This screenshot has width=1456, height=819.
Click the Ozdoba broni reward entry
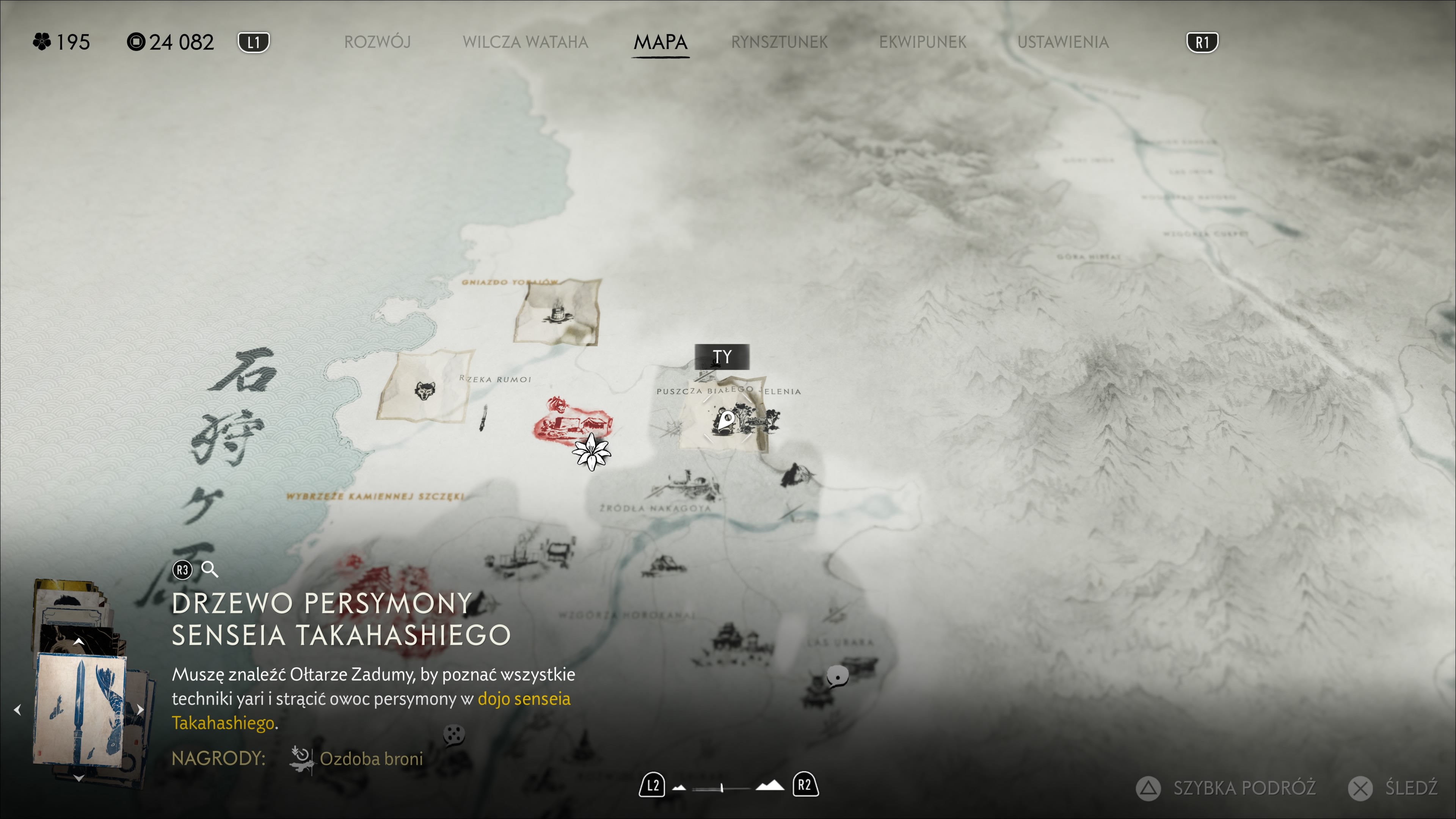coord(371,758)
